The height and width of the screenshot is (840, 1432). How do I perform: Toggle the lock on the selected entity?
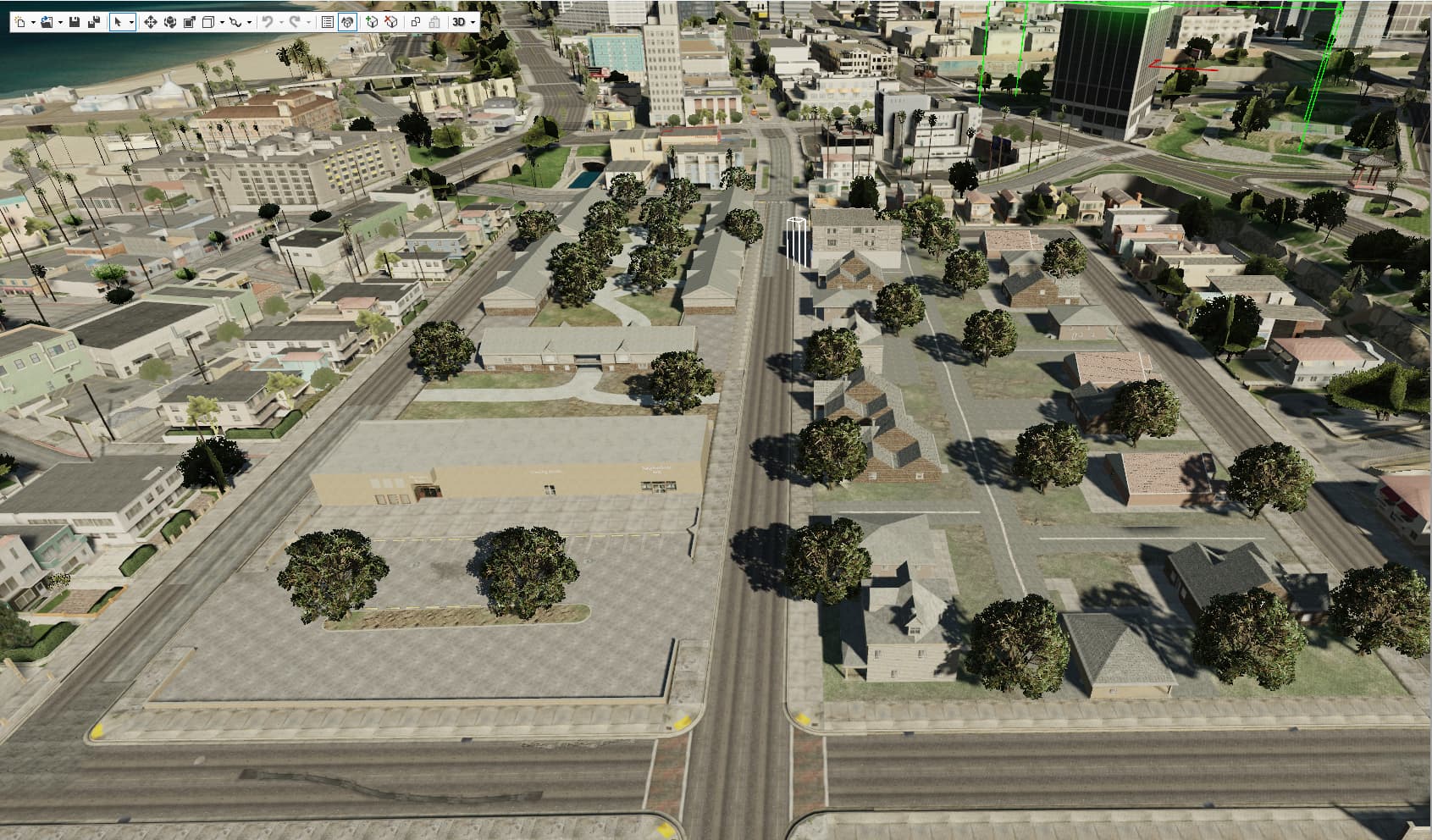point(434,21)
